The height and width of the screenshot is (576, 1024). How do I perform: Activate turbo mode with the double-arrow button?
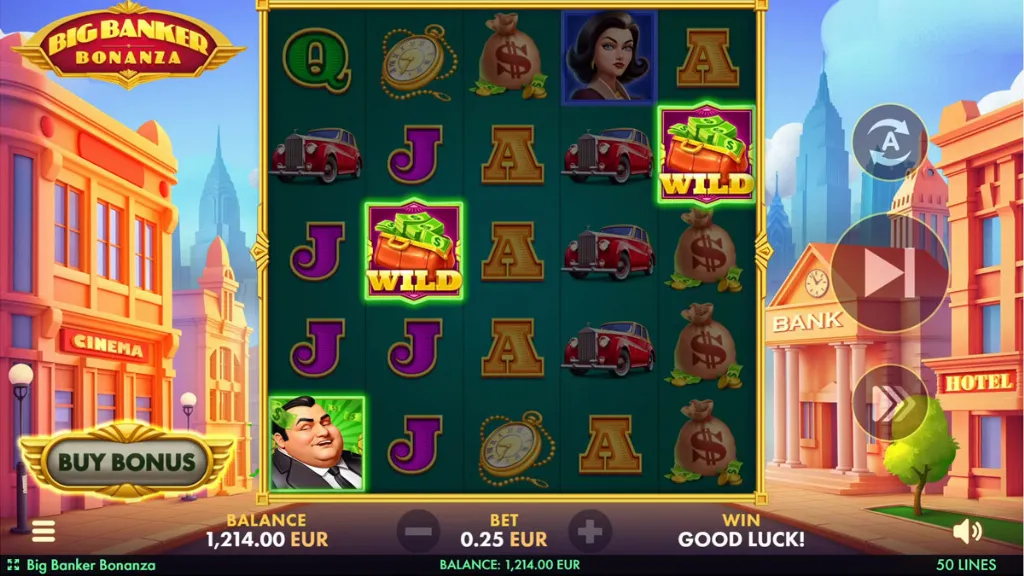tap(889, 404)
